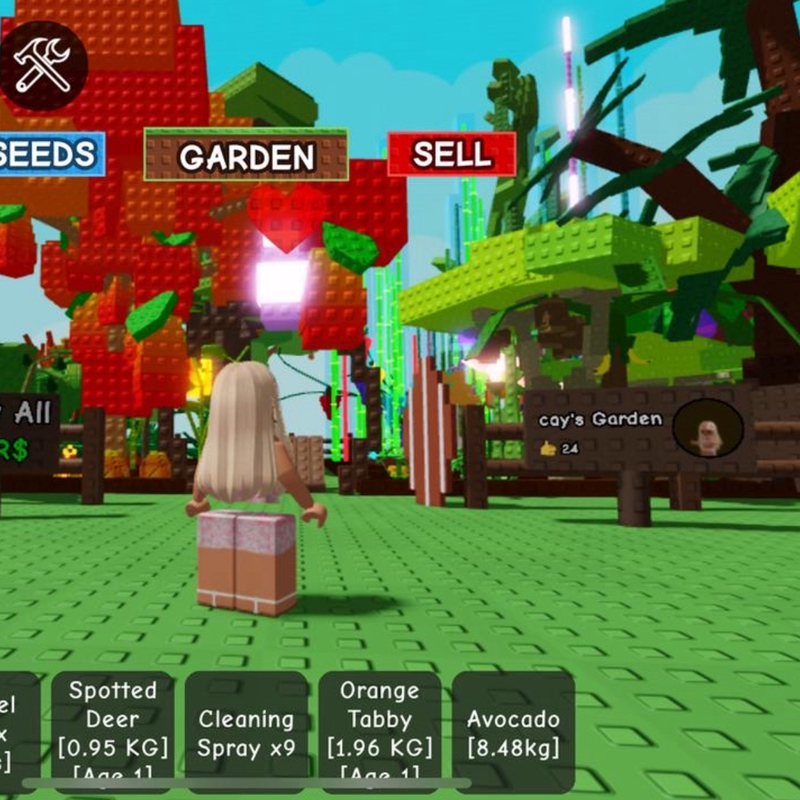
Task: Open the Sell stand button
Action: (x=452, y=154)
